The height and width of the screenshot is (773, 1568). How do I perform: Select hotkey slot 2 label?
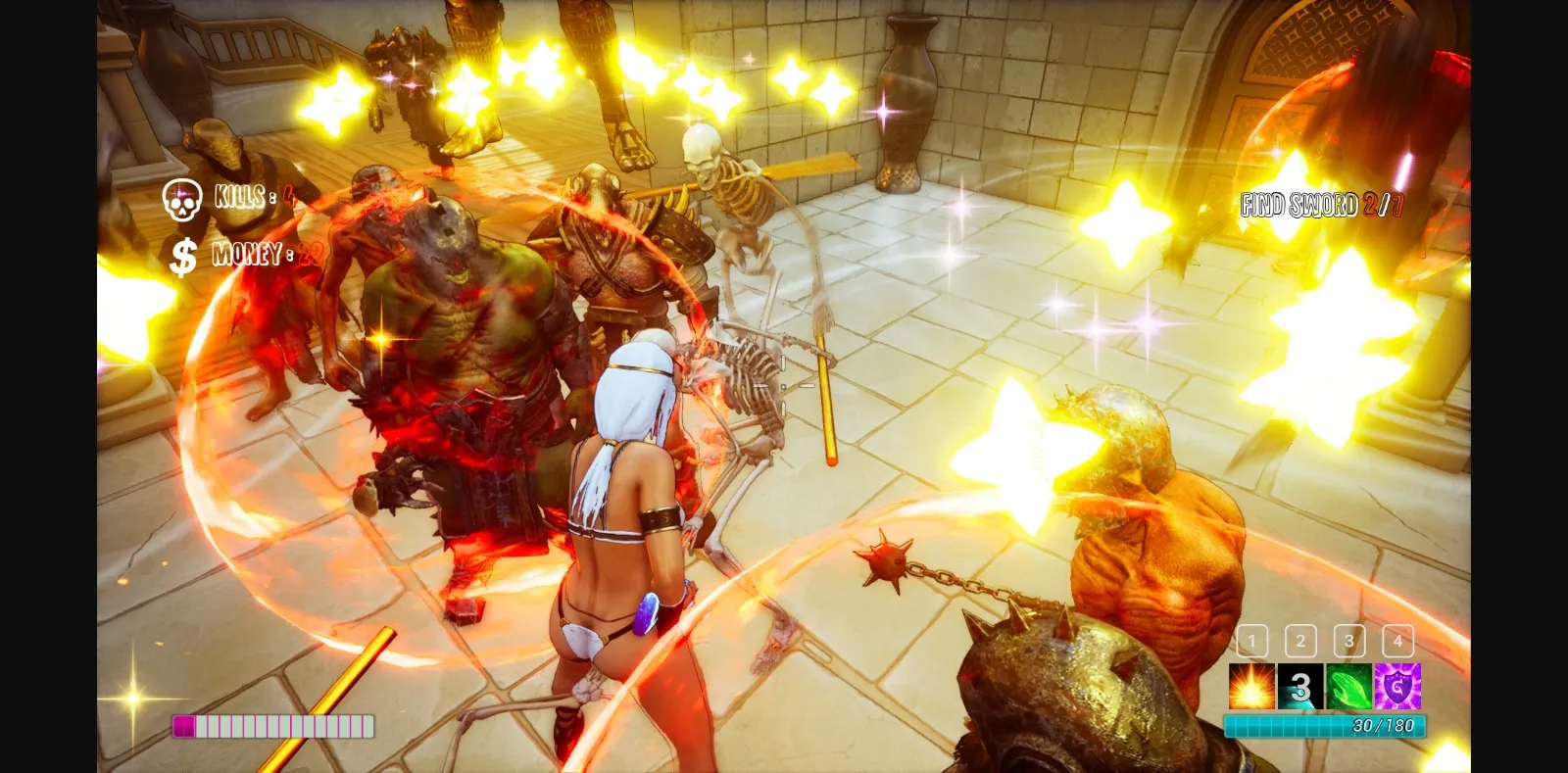pos(1300,642)
